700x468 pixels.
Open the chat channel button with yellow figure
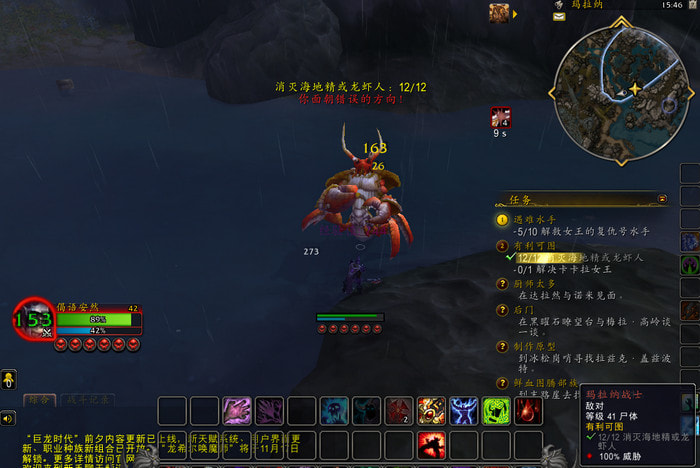8,379
